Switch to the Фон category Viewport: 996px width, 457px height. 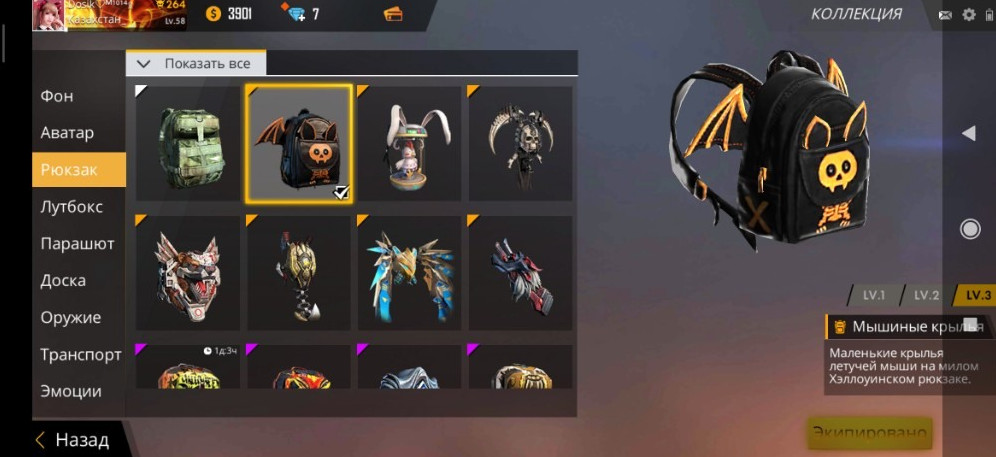click(57, 96)
